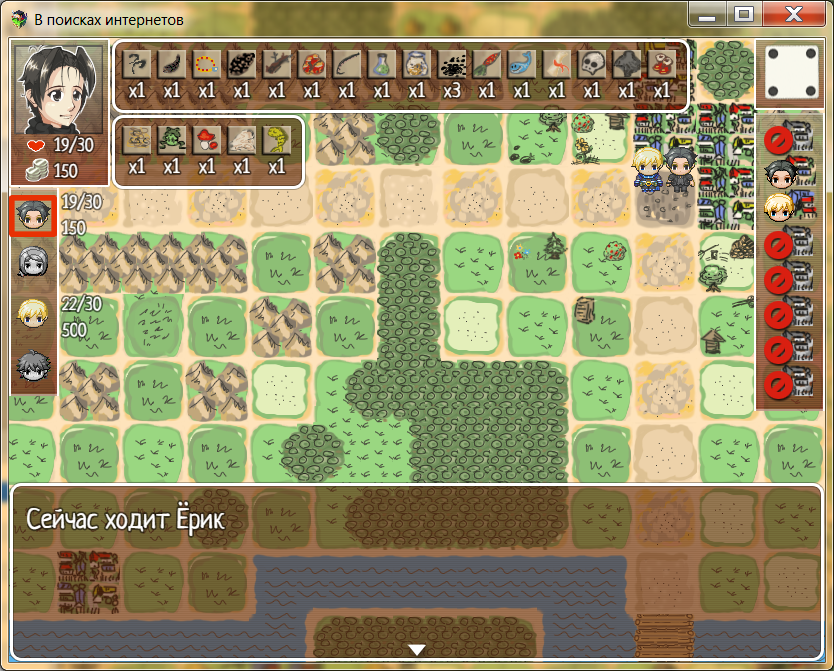
Task: Select the red-highlighted active player icon
Action: coord(33,215)
